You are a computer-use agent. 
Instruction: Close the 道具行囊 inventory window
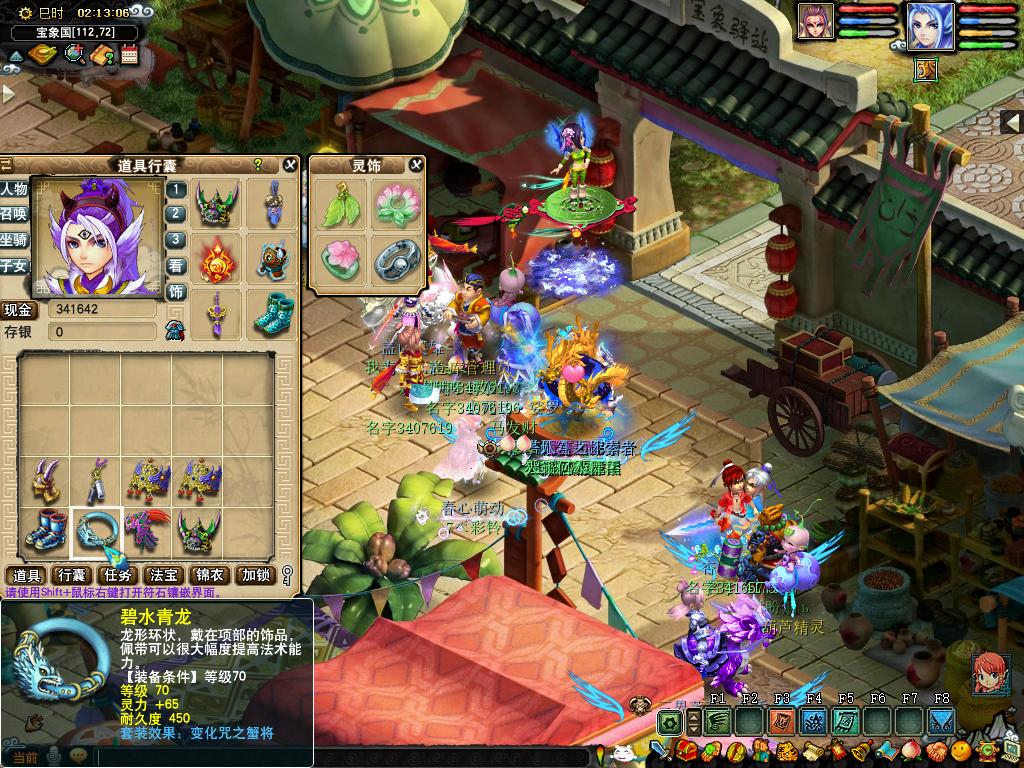click(290, 165)
